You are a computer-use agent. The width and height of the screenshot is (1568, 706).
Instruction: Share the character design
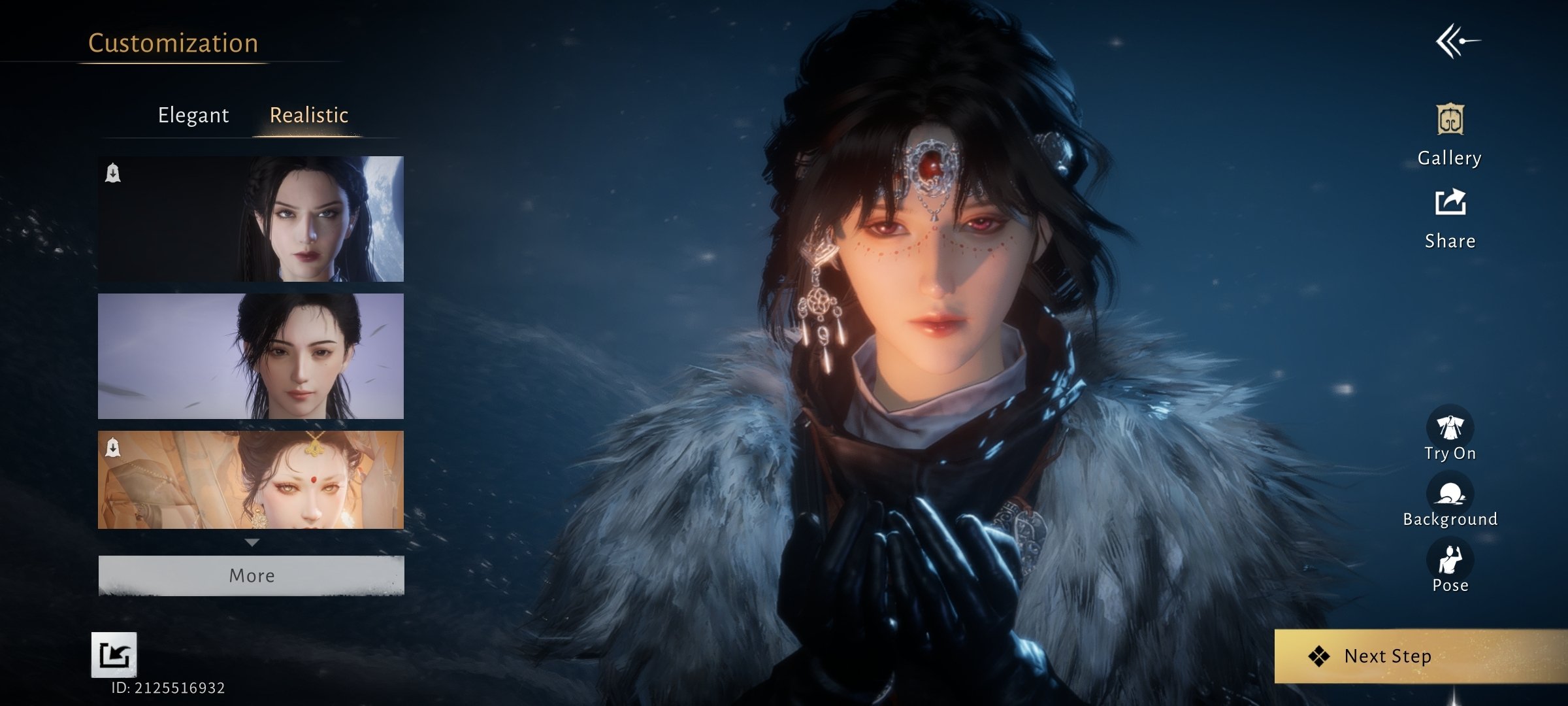1450,218
